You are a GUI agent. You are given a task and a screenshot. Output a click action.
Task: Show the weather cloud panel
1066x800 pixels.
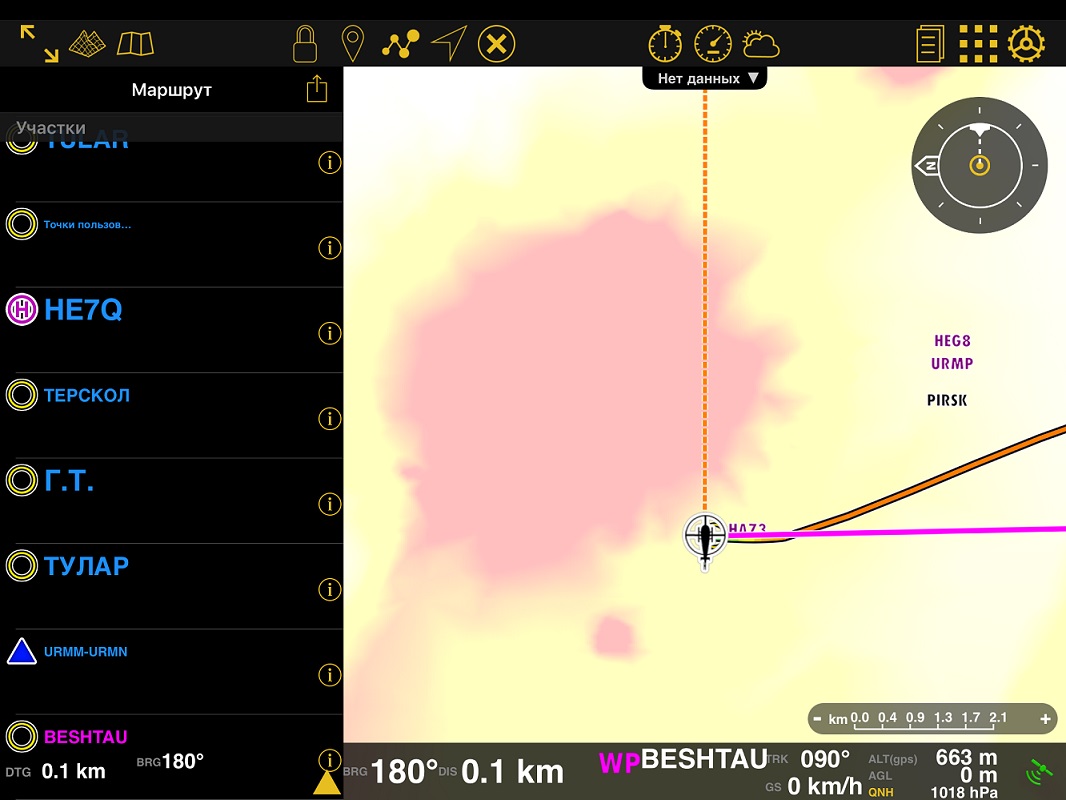click(x=761, y=44)
